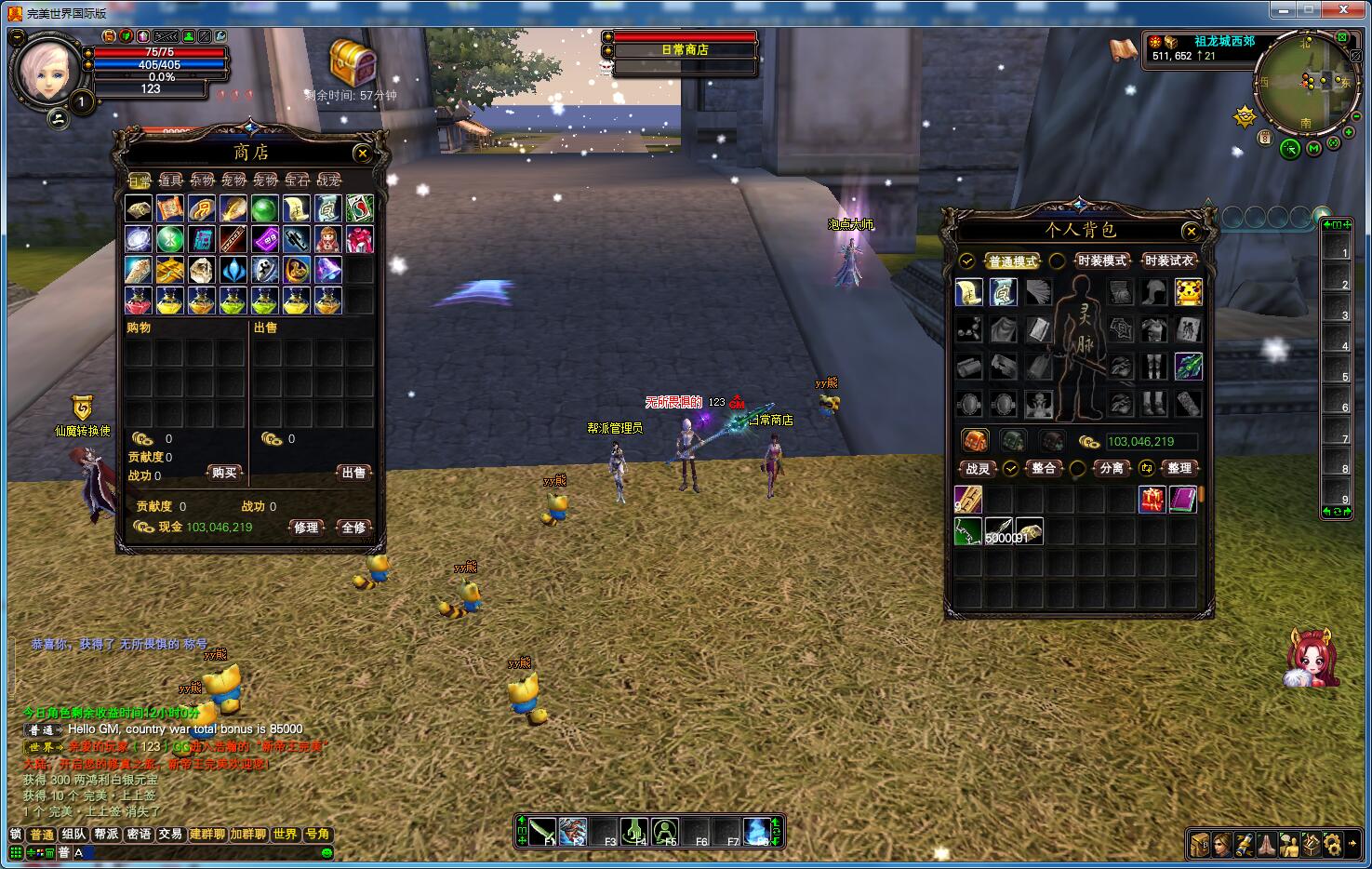Open the golden treasure chest timer icon

[353, 63]
